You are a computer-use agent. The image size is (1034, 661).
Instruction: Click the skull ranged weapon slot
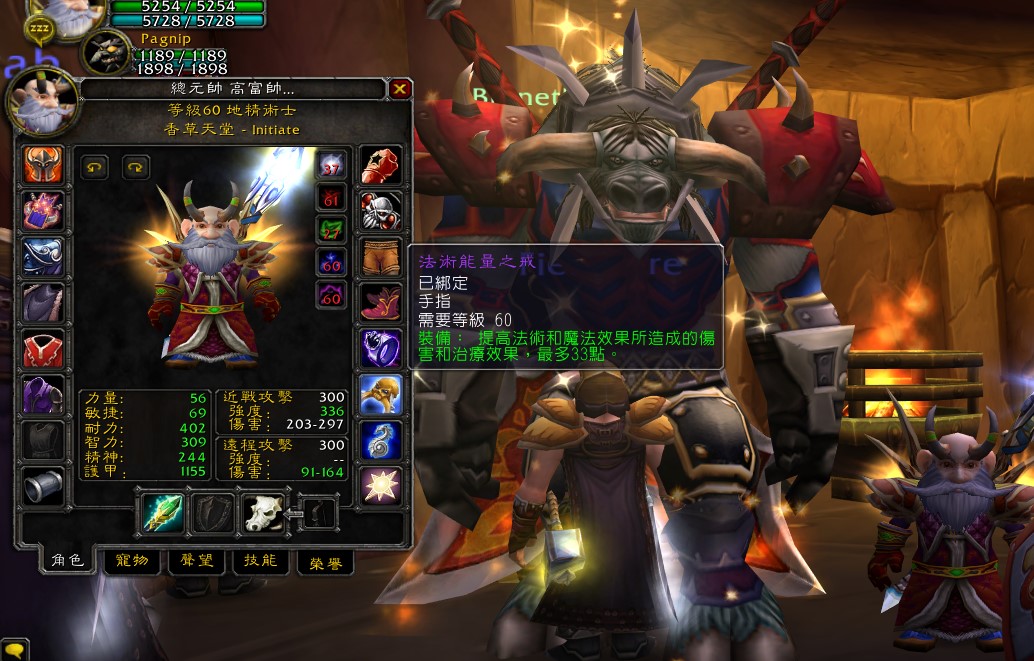pos(264,512)
